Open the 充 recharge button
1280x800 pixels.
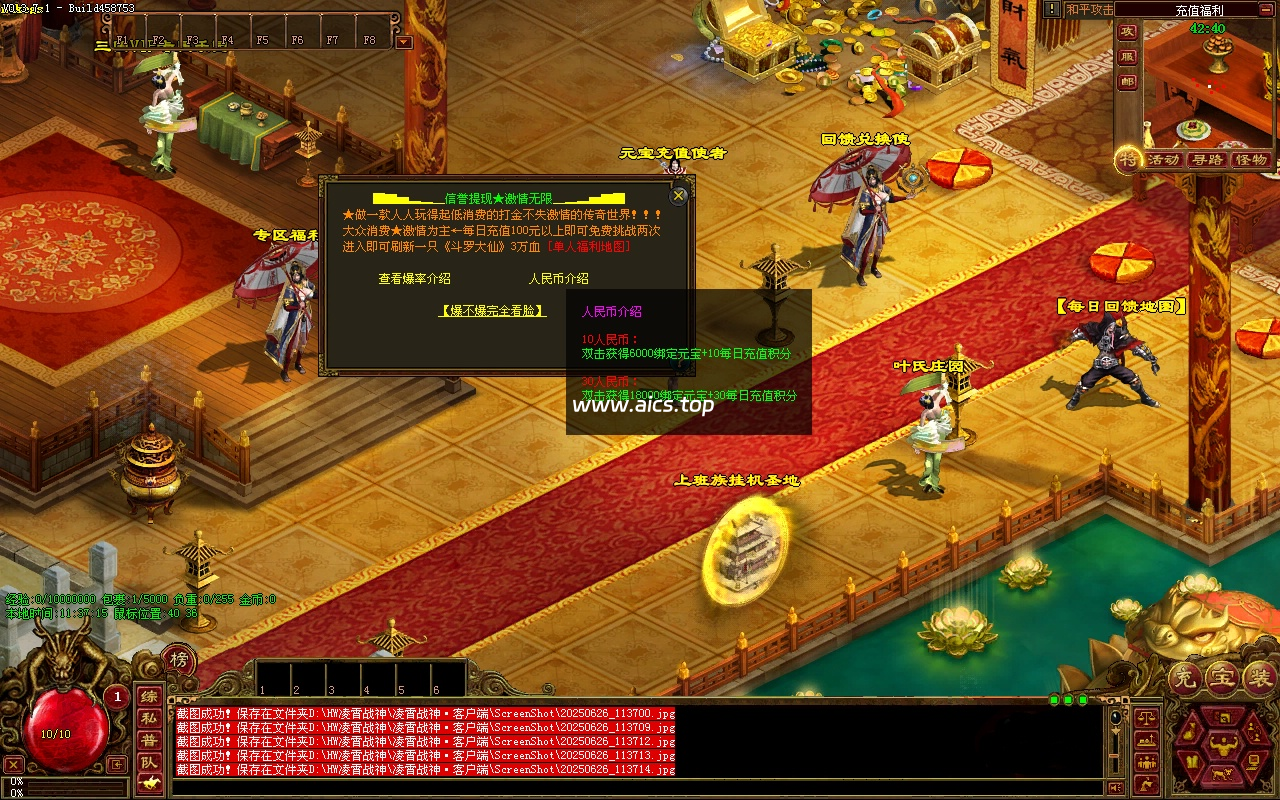point(1186,679)
